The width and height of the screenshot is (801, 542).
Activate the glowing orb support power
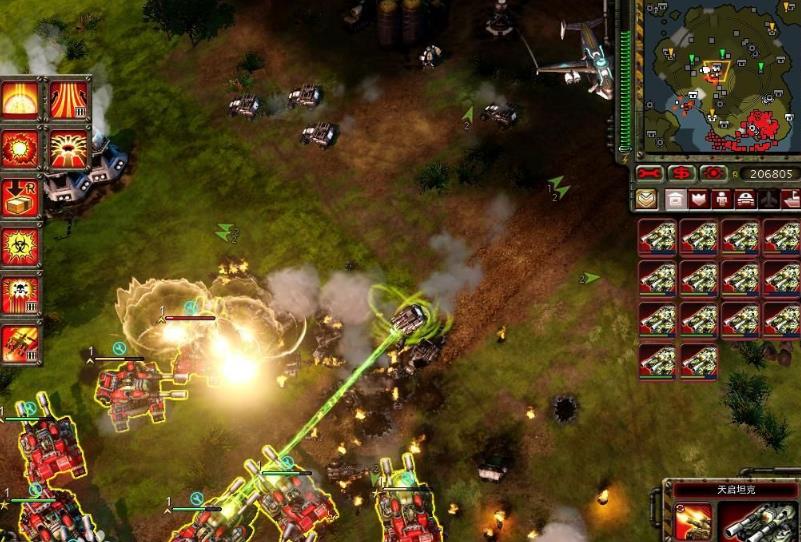pos(21,99)
